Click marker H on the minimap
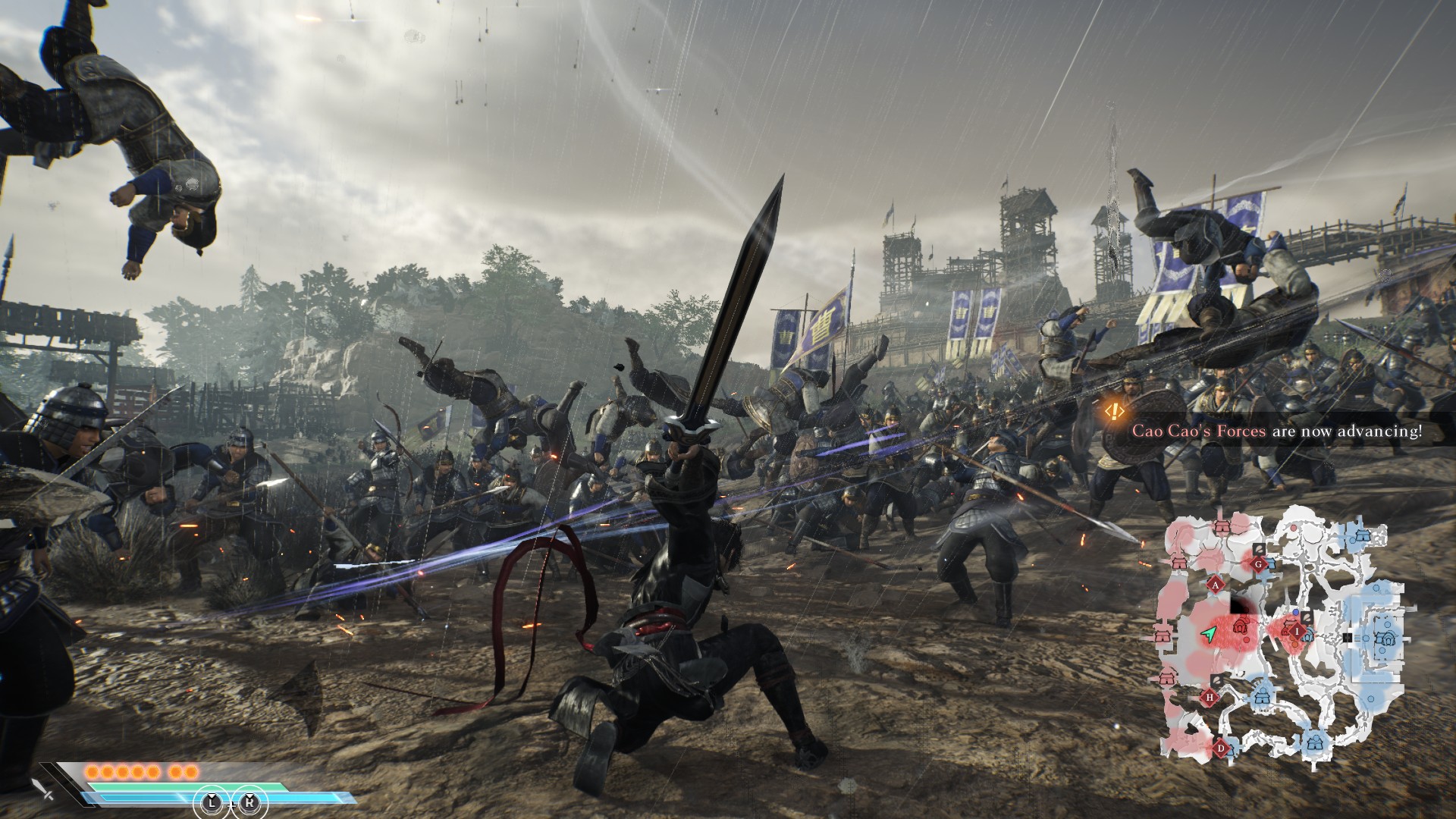The width and height of the screenshot is (1456, 819). coord(1210,697)
